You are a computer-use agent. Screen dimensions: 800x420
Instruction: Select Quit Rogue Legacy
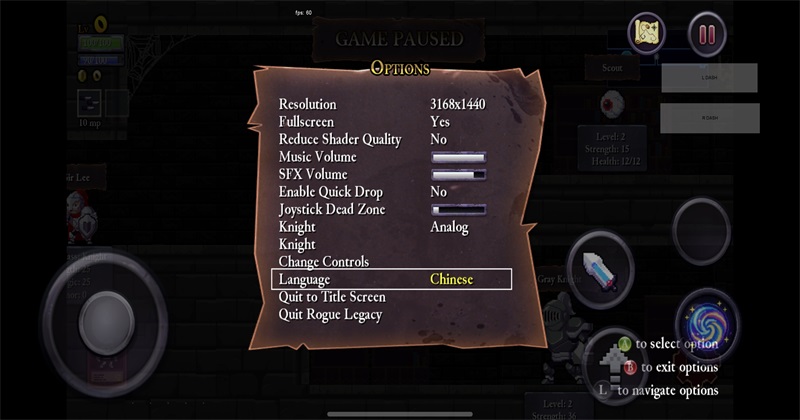coord(330,315)
